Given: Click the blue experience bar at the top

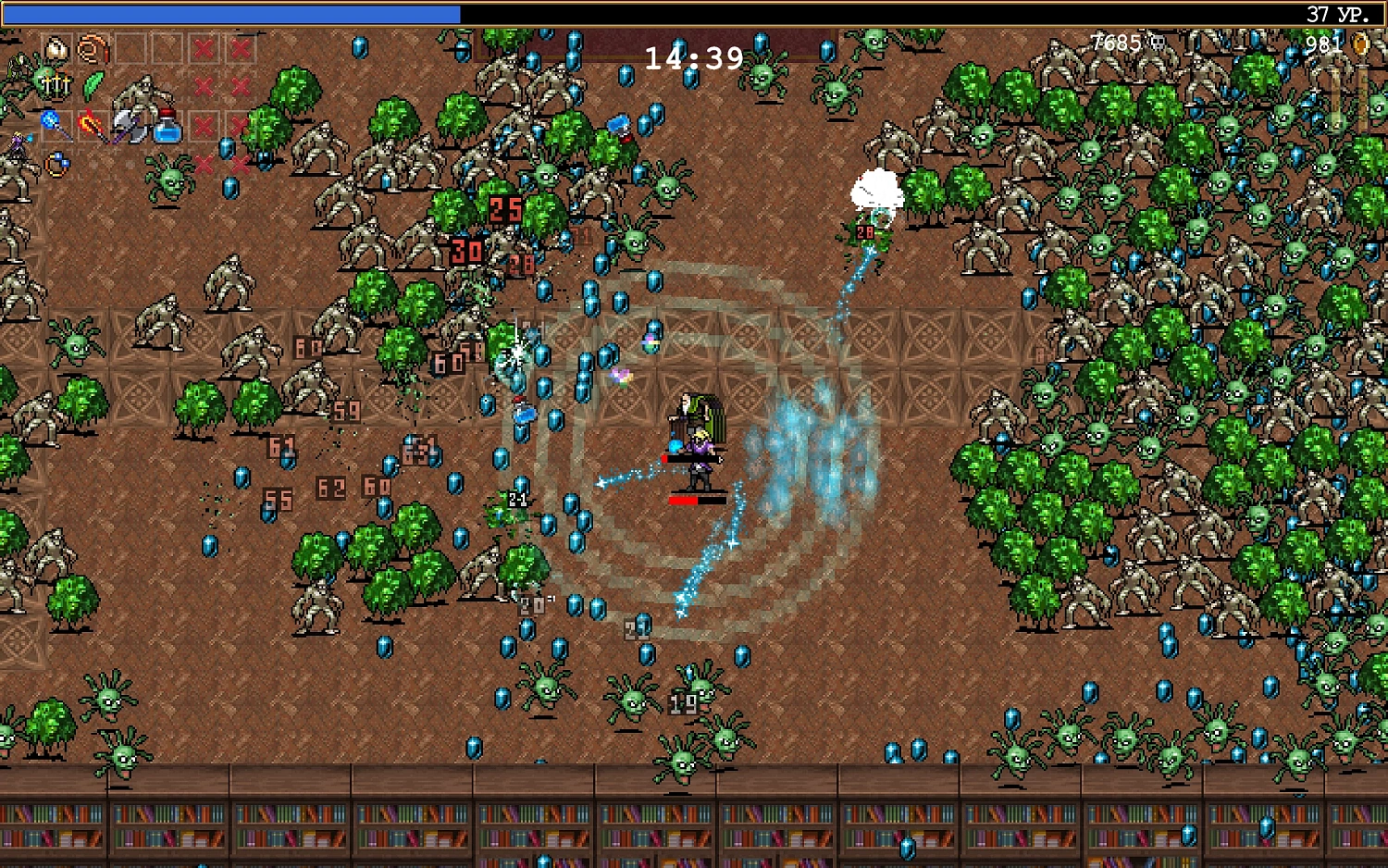Looking at the screenshot, I should click(x=231, y=13).
